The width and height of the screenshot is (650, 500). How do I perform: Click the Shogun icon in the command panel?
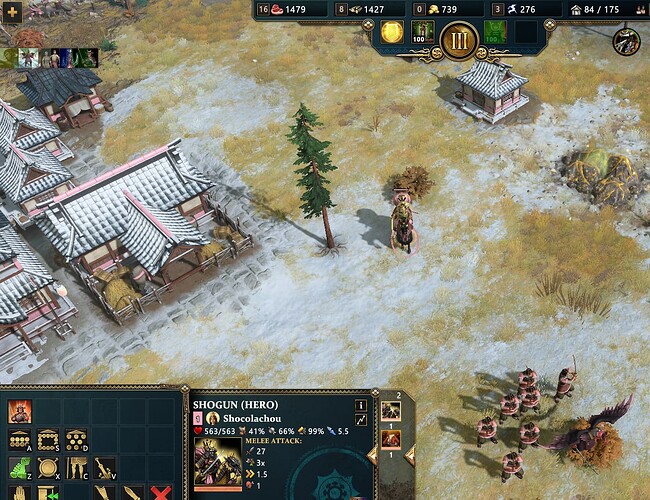[19, 411]
